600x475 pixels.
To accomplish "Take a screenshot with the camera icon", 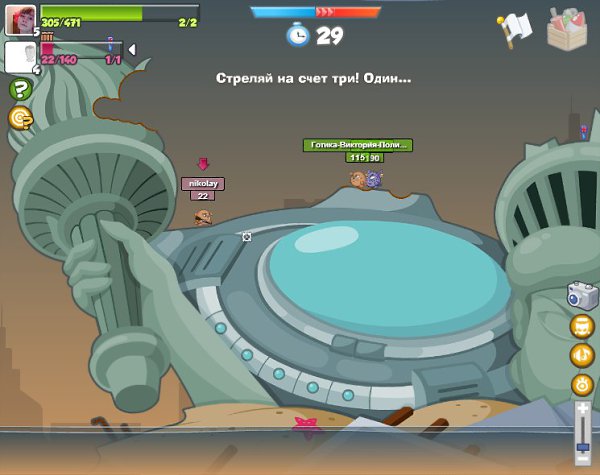I will point(582,296).
